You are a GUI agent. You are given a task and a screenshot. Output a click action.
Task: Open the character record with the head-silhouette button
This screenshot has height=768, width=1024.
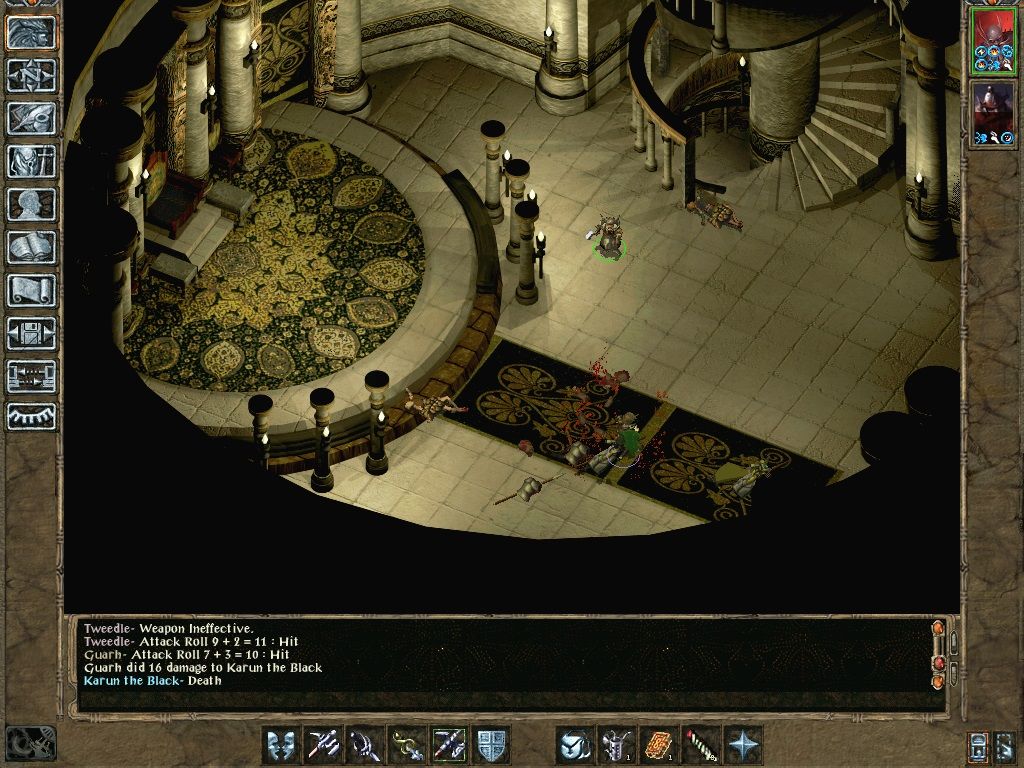click(30, 204)
